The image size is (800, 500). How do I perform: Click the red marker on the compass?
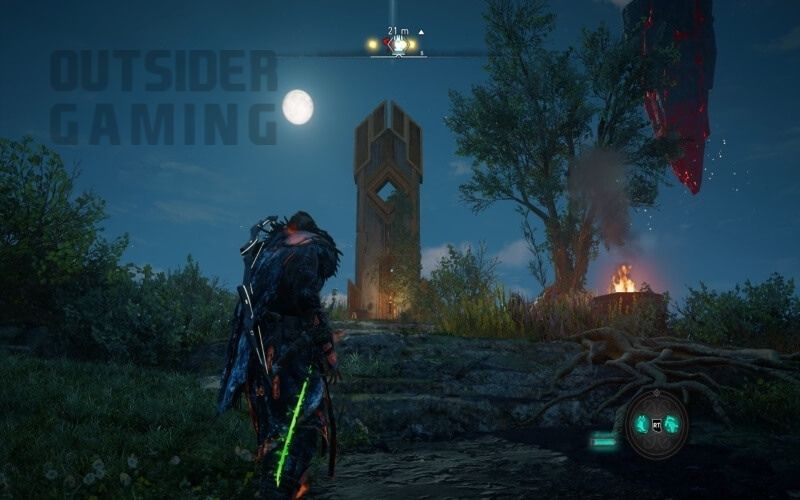(386, 44)
